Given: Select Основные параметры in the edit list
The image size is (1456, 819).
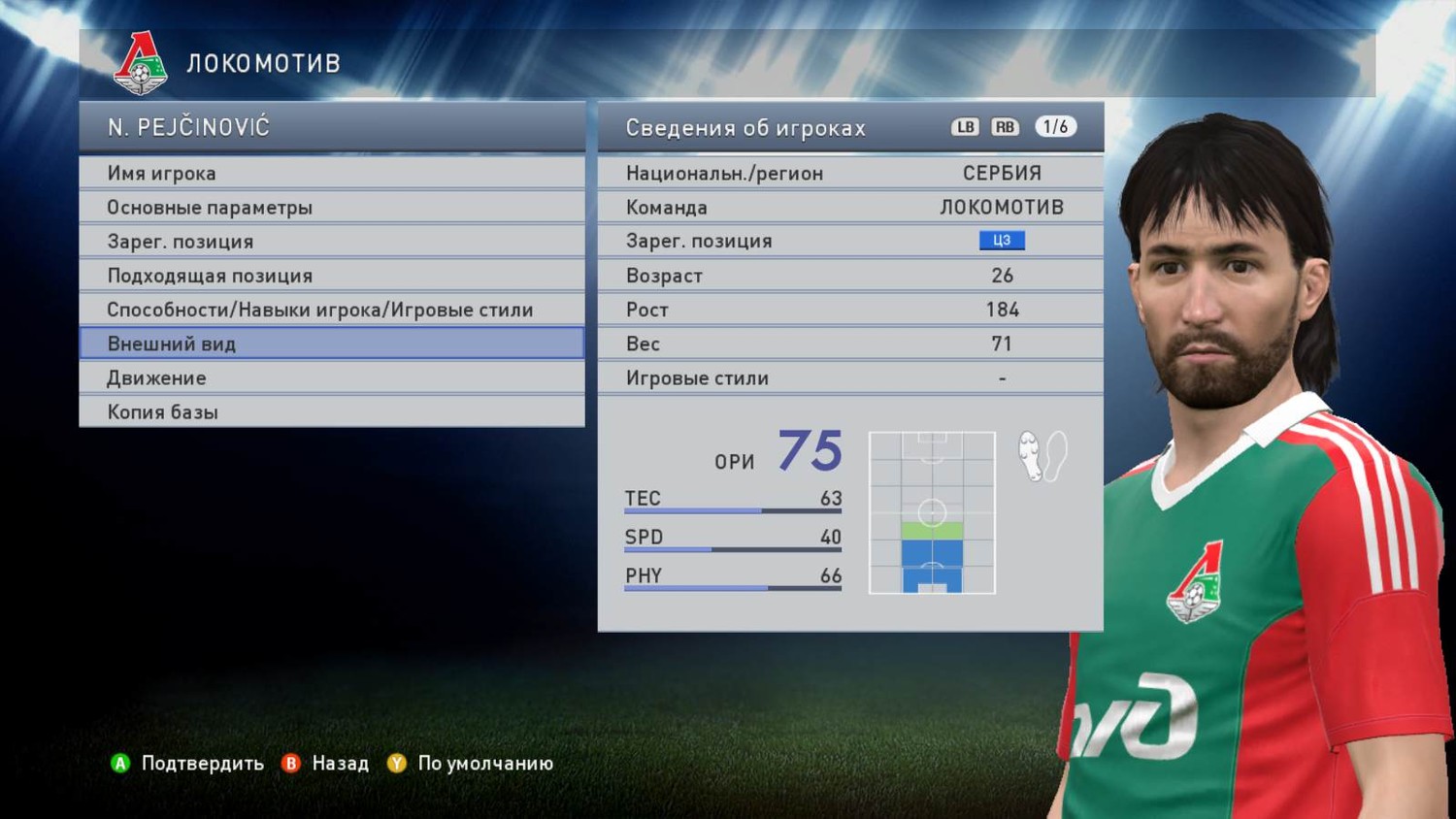Looking at the screenshot, I should coord(331,207).
